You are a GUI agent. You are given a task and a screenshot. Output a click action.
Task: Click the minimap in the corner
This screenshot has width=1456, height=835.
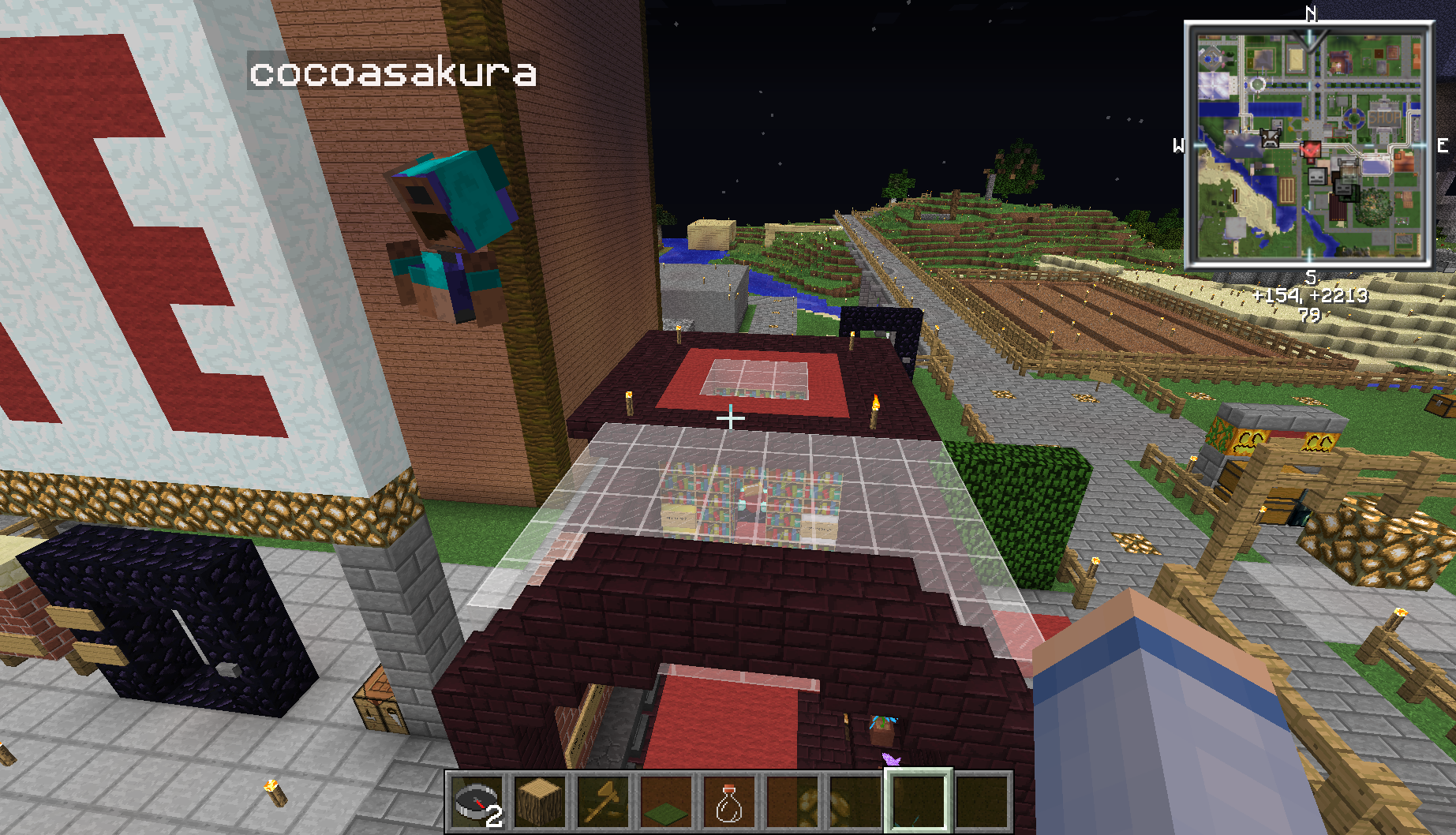(1309, 144)
